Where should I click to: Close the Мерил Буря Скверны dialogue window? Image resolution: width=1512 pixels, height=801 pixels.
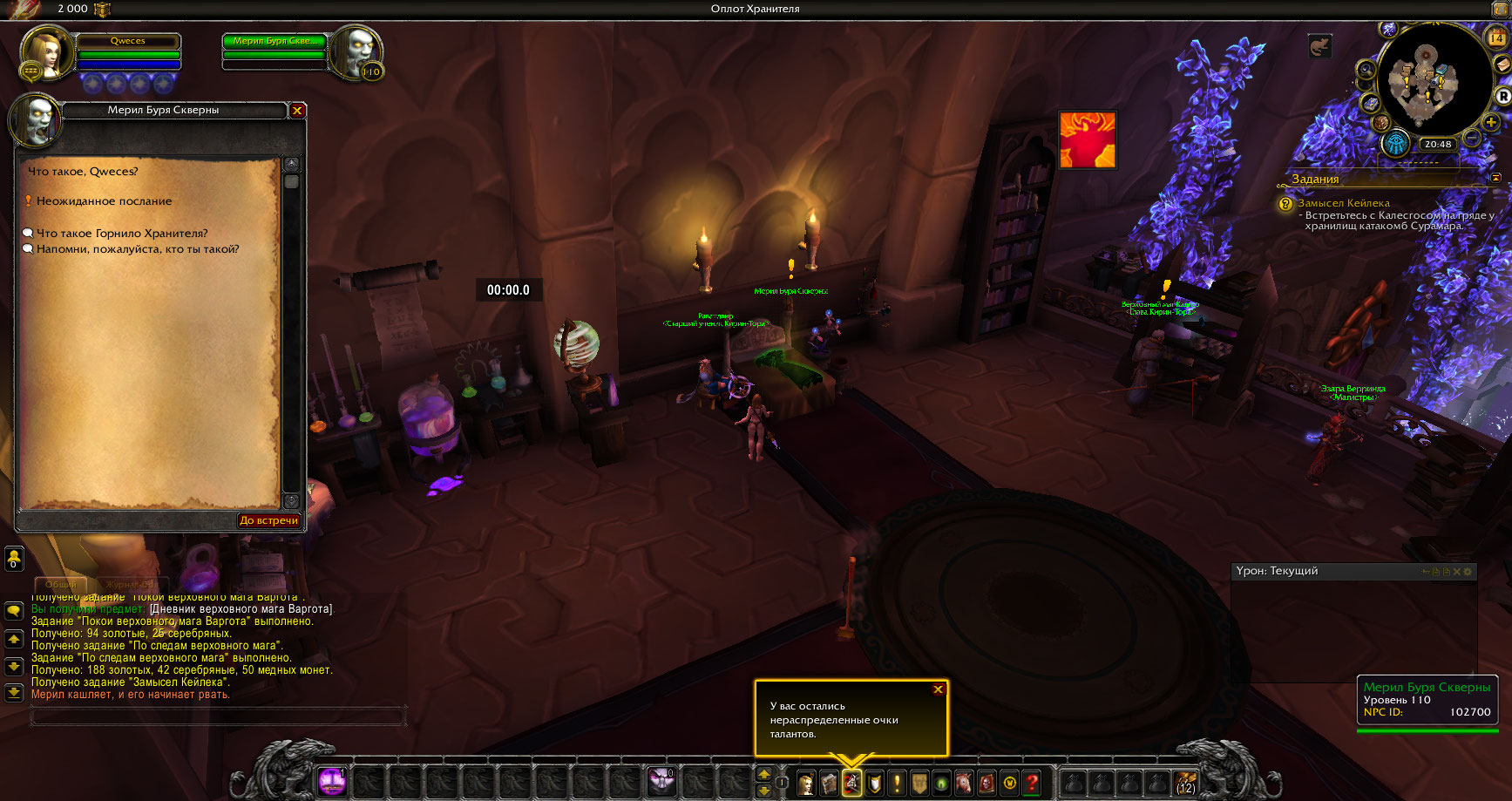[297, 111]
